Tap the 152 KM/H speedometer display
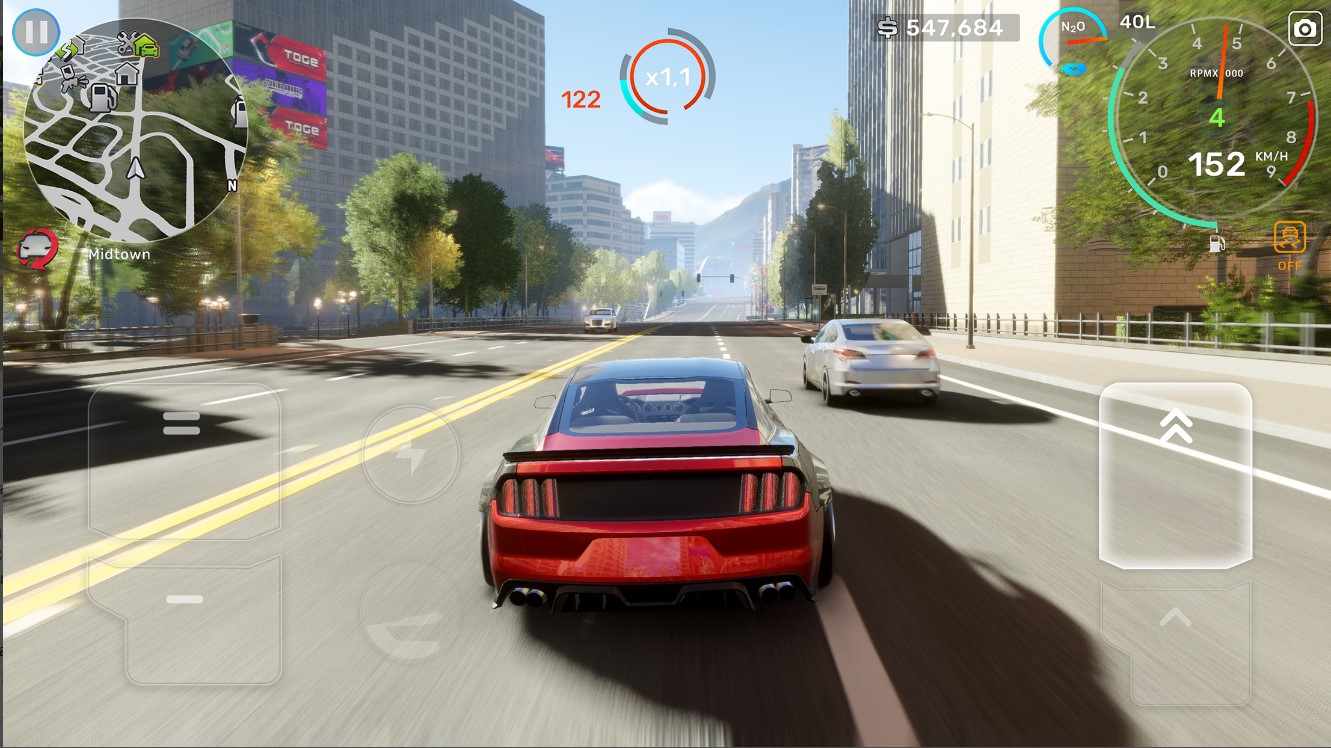This screenshot has height=748, width=1331. click(x=1216, y=164)
